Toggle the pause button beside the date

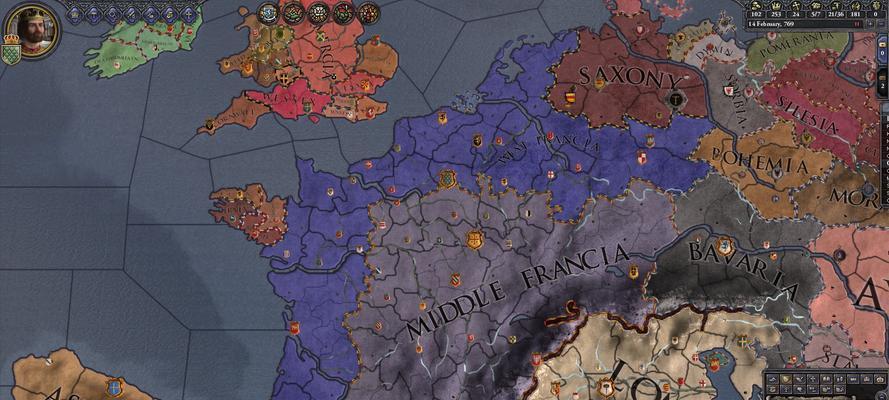pyautogui.click(x=857, y=24)
